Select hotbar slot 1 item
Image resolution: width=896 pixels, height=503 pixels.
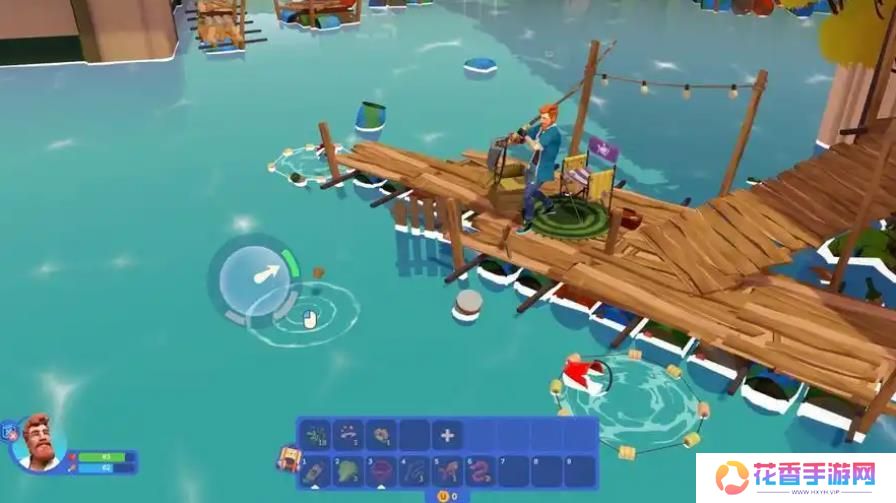coord(314,469)
